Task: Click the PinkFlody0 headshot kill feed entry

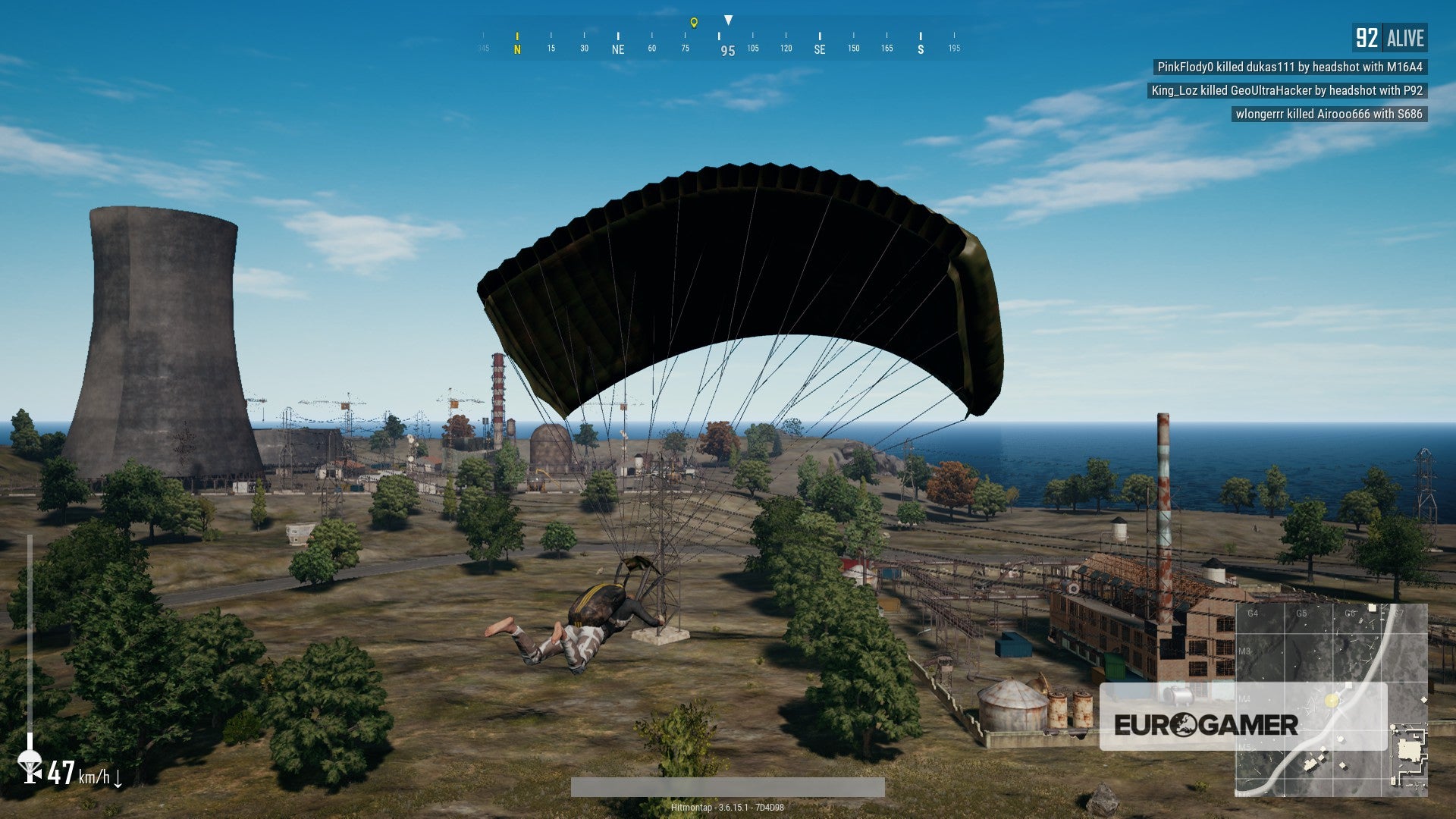Action: point(1291,67)
